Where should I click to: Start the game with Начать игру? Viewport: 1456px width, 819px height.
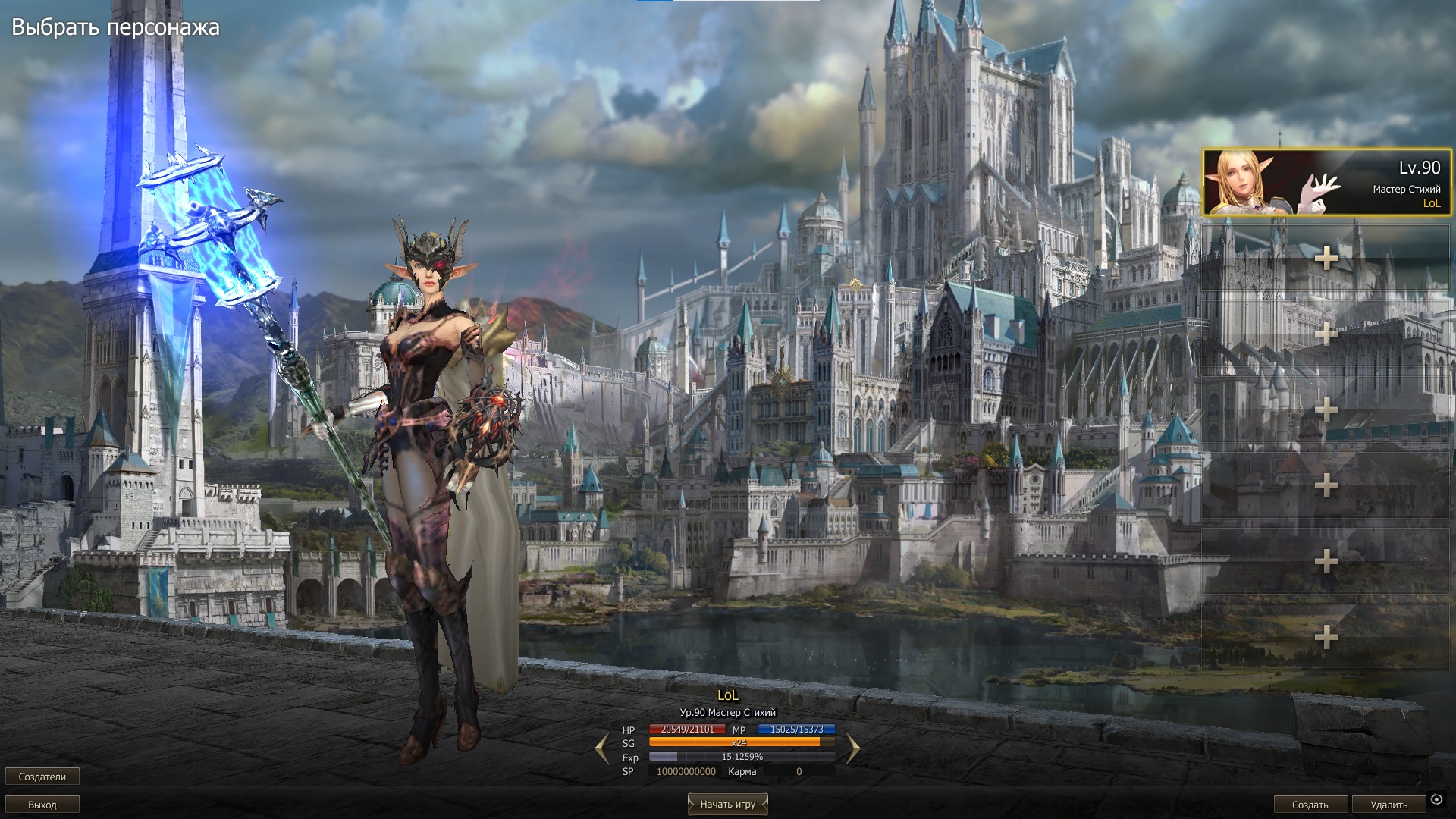[x=727, y=804]
